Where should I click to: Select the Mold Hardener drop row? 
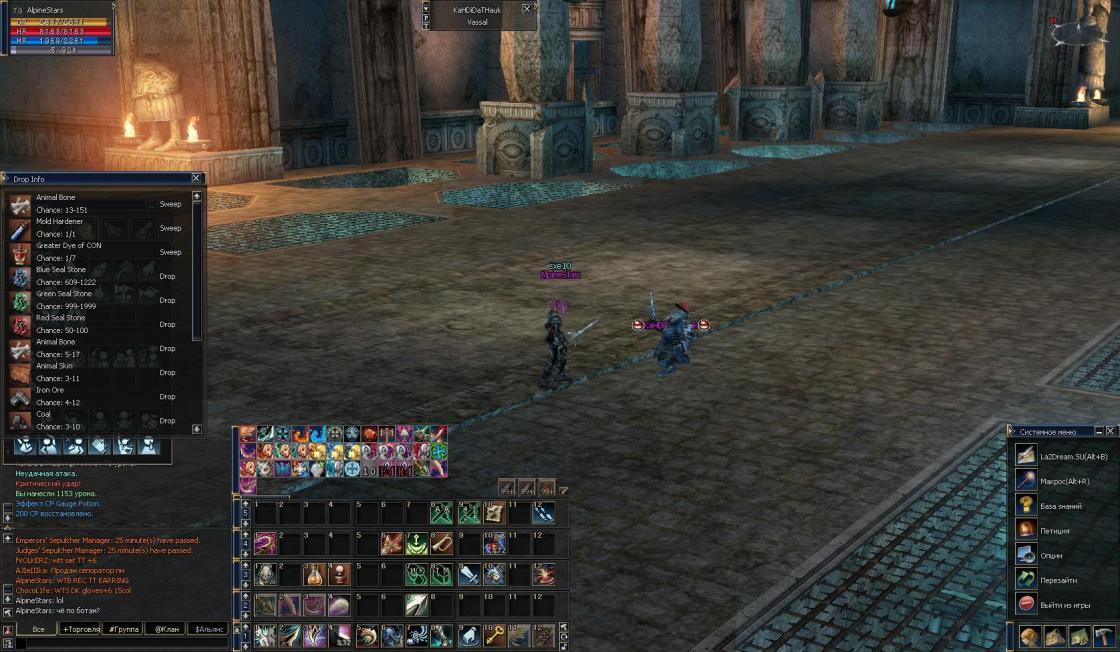pyautogui.click(x=100, y=228)
